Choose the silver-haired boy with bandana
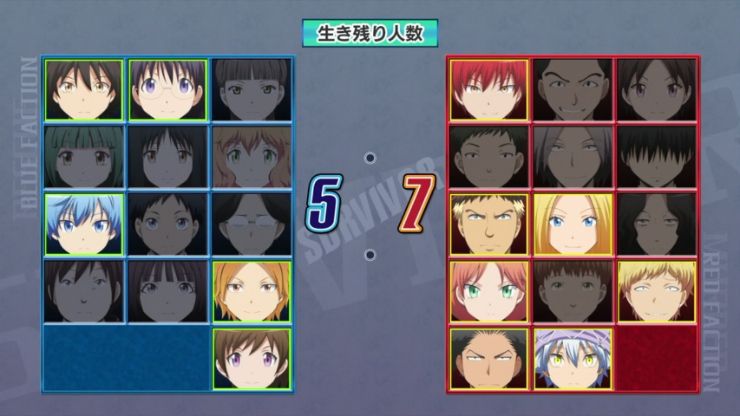 (x=572, y=358)
